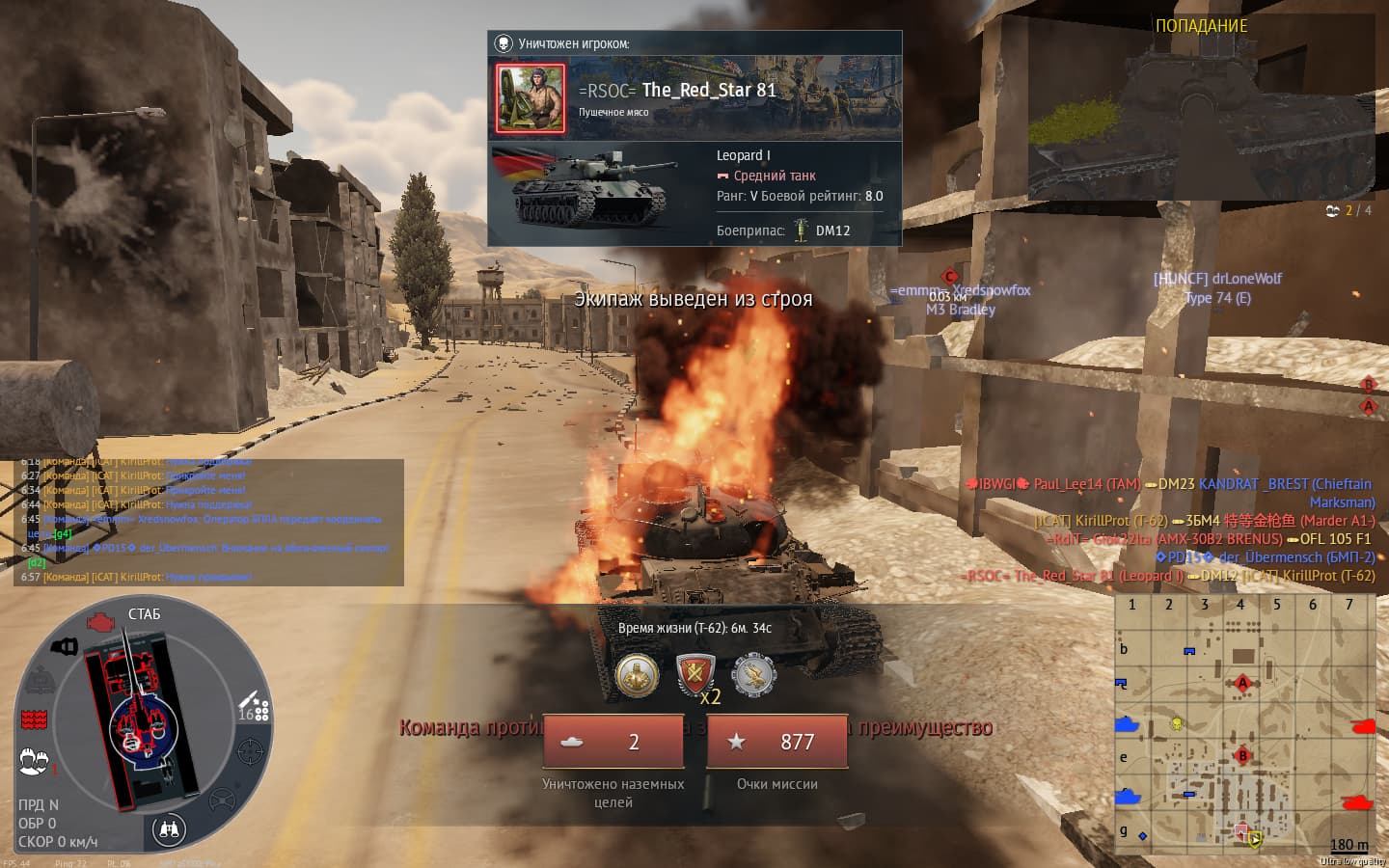Click the red shield x2 award
This screenshot has width=1389, height=868.
695,674
